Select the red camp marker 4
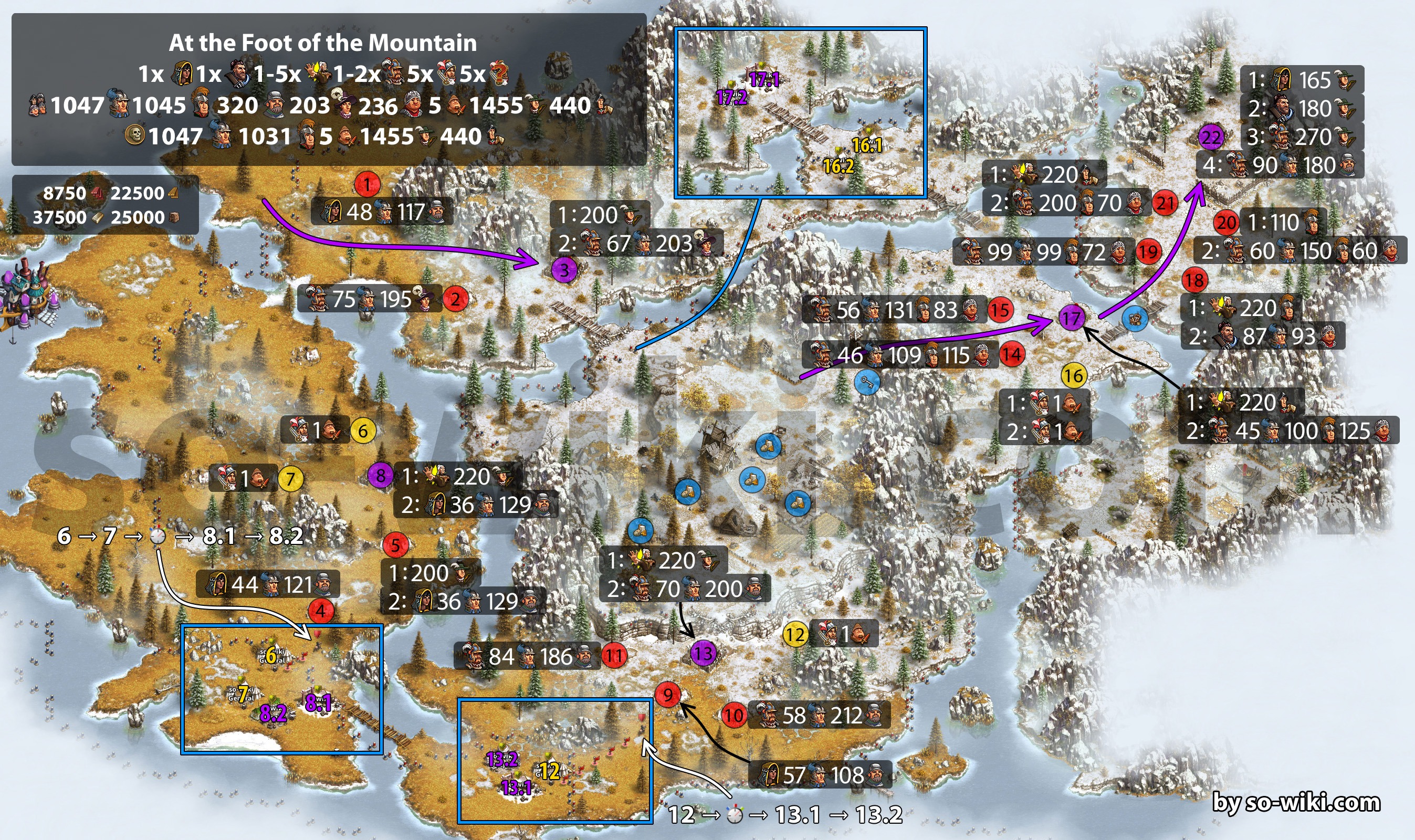The image size is (1415, 840). (321, 611)
